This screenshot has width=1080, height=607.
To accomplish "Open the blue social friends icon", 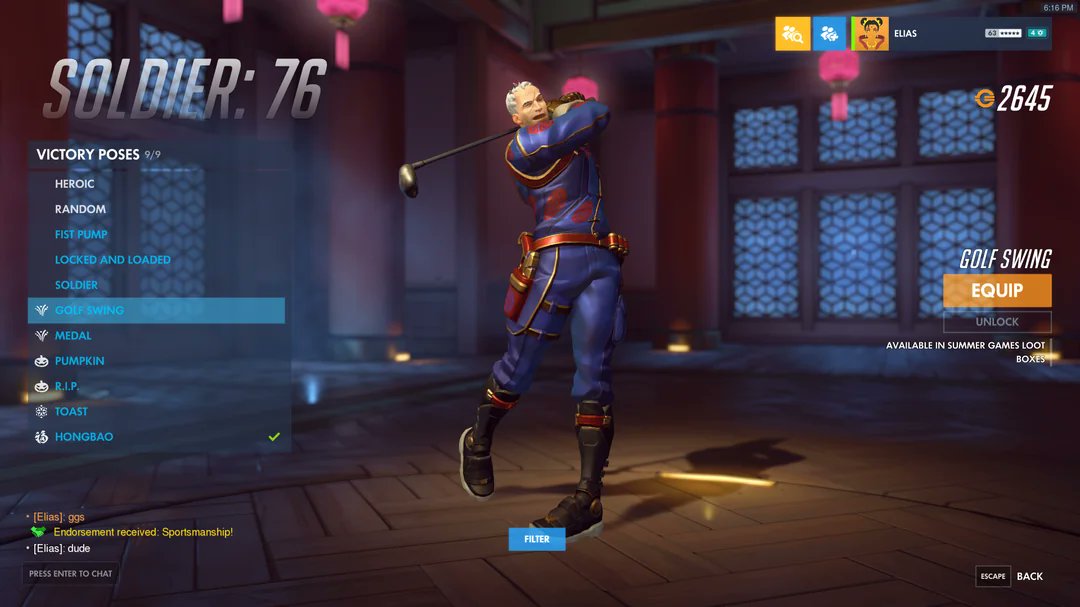I will point(829,34).
